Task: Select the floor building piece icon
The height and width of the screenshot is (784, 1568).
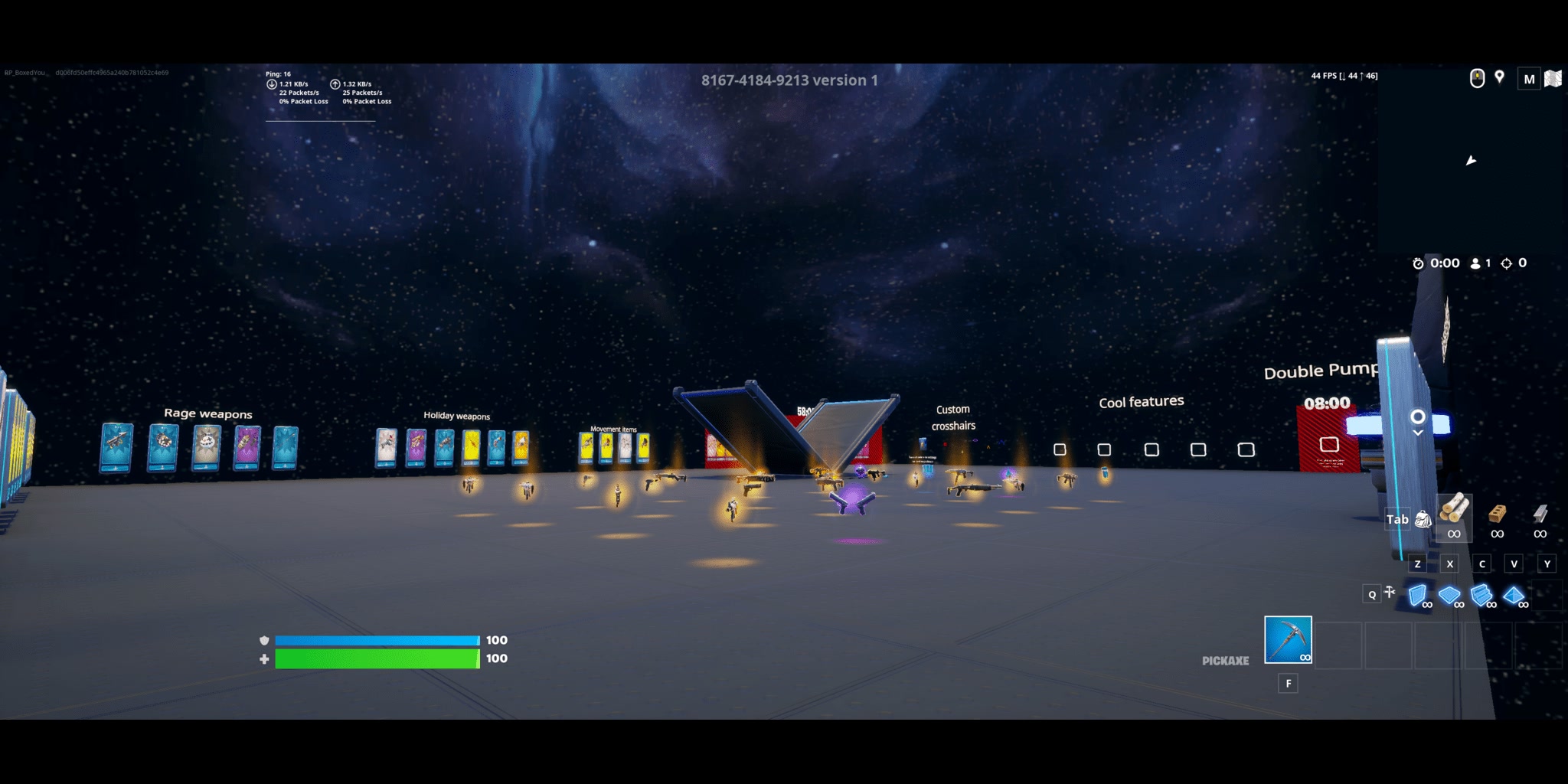Action: [x=1449, y=593]
